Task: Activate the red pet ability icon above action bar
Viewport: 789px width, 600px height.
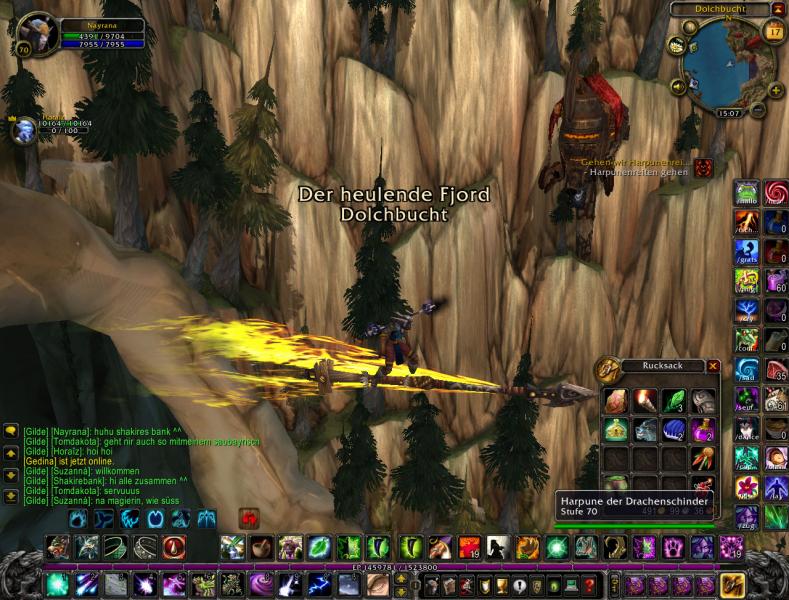Action: point(249,518)
